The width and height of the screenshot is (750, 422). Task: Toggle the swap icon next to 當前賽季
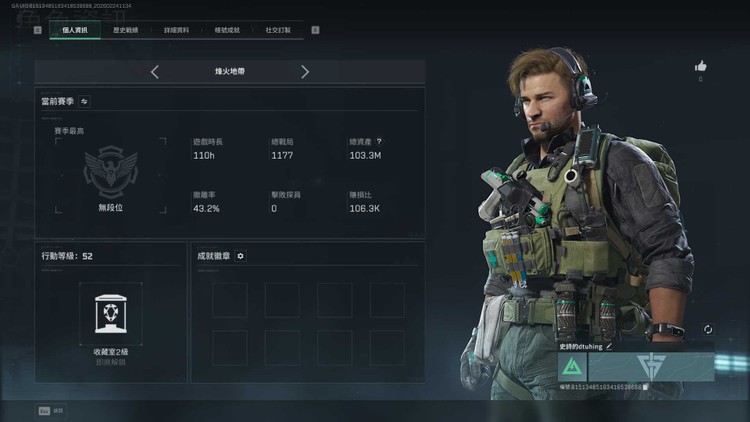tap(84, 101)
